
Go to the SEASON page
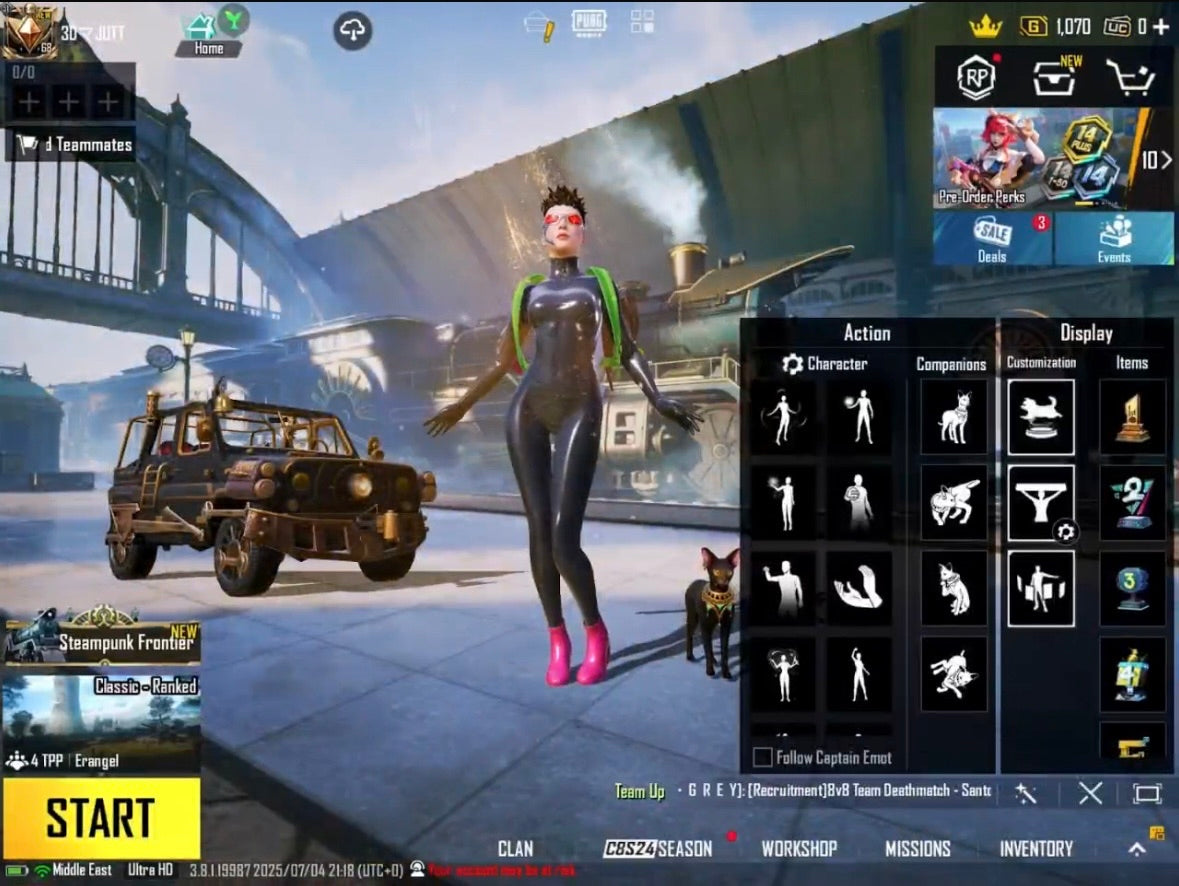pyautogui.click(x=658, y=849)
